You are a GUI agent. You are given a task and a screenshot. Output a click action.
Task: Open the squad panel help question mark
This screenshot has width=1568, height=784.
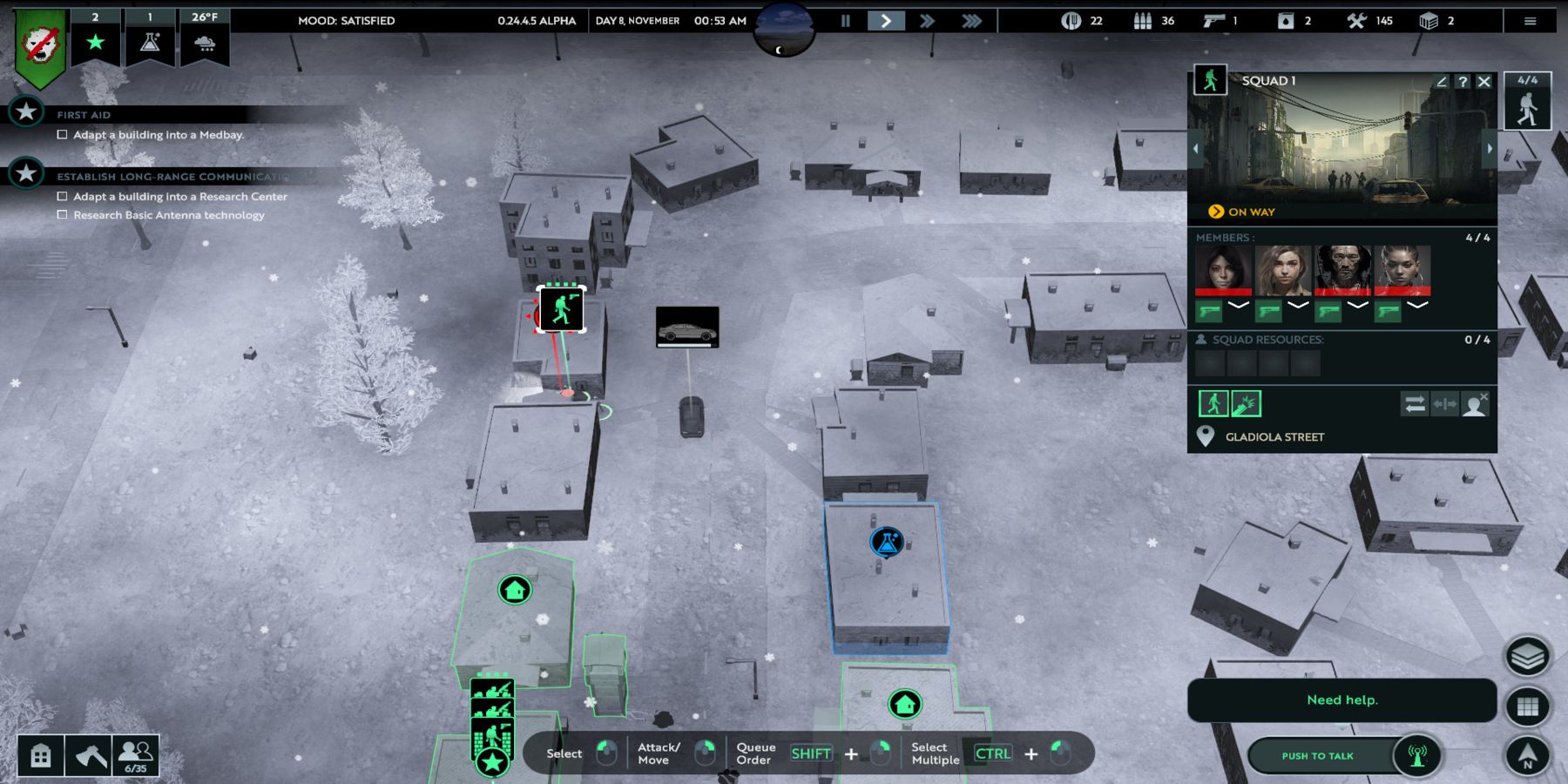click(x=1463, y=81)
